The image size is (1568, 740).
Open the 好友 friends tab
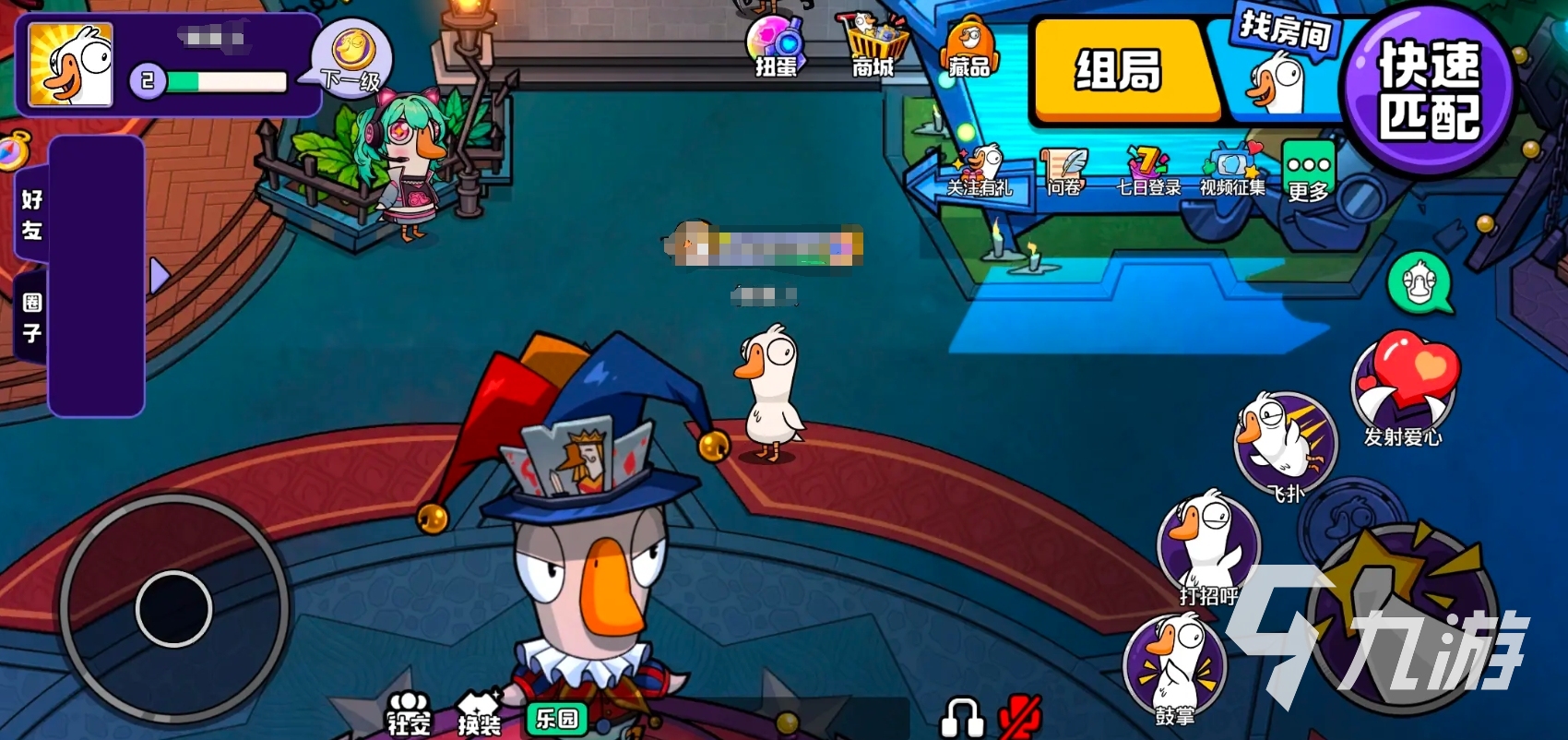(30, 214)
